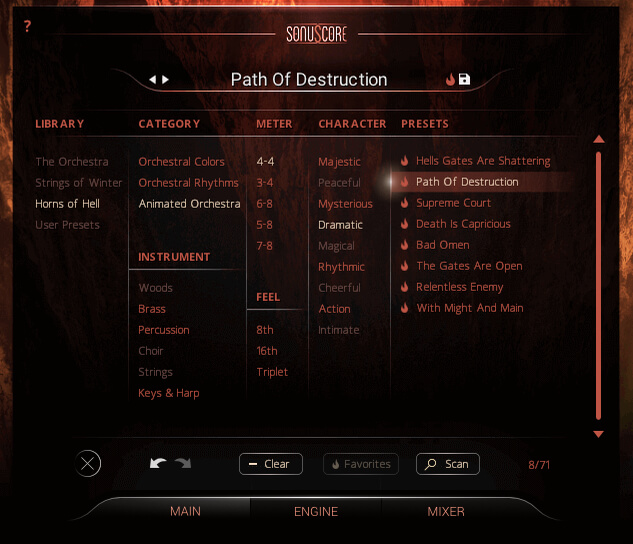Clear the active preset filters
633x544 pixels.
click(270, 464)
